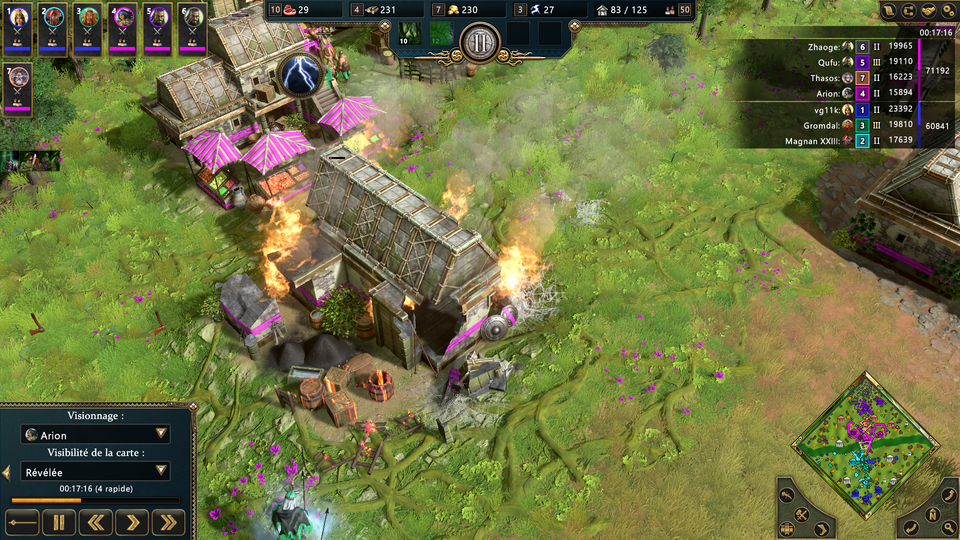Speed up replay with the double-arrow fast-forward button

[169, 521]
